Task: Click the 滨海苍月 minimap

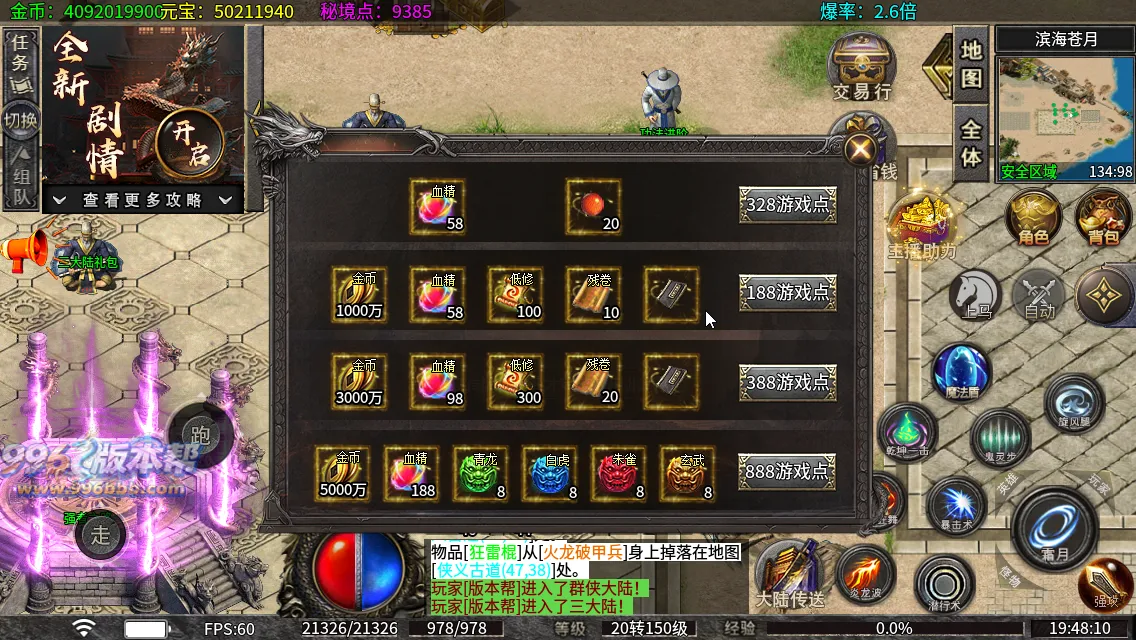Action: pyautogui.click(x=1064, y=112)
